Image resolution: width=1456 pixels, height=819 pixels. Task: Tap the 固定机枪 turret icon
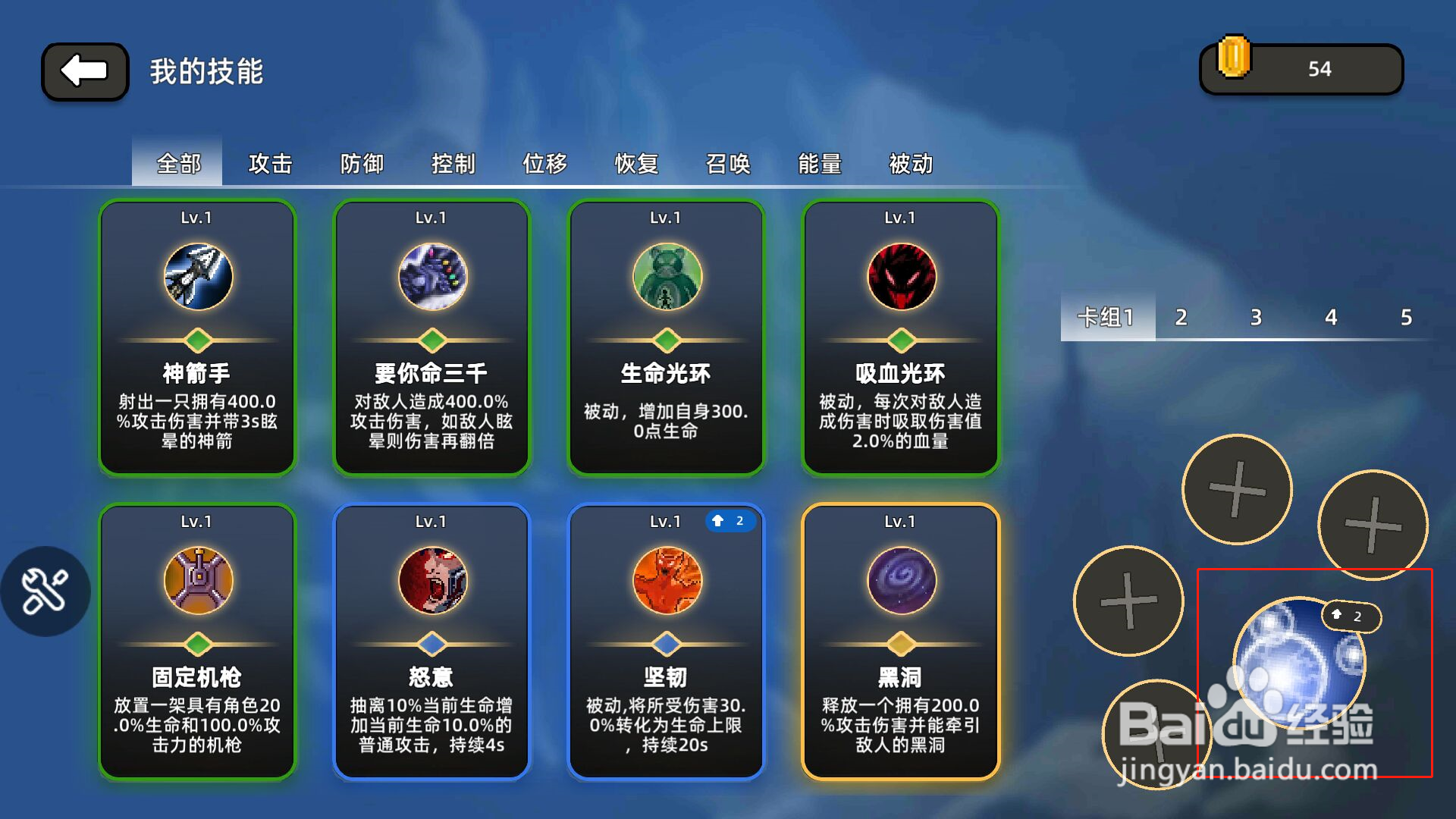196,579
